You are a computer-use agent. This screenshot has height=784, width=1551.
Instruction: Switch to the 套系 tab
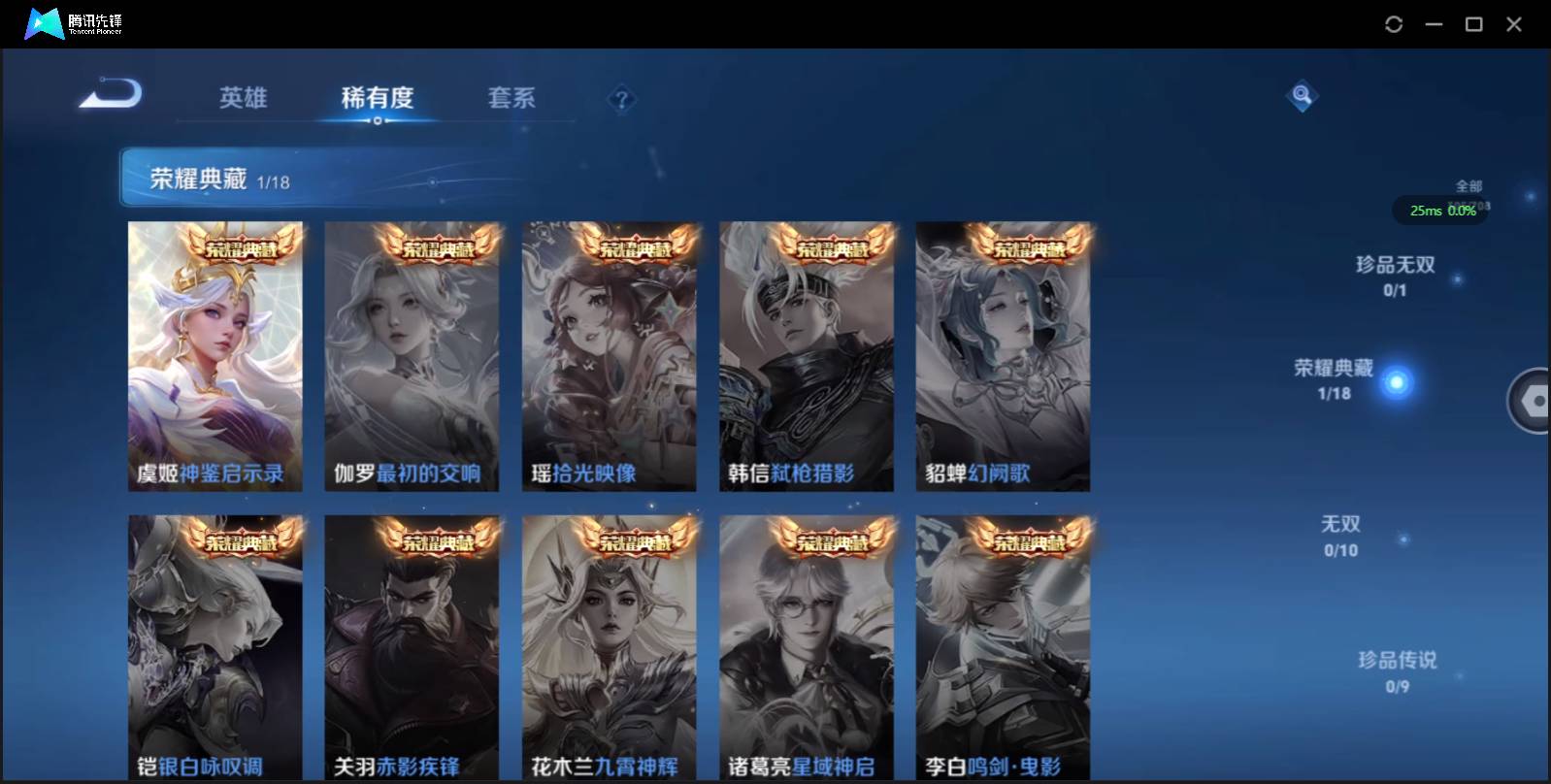point(512,97)
